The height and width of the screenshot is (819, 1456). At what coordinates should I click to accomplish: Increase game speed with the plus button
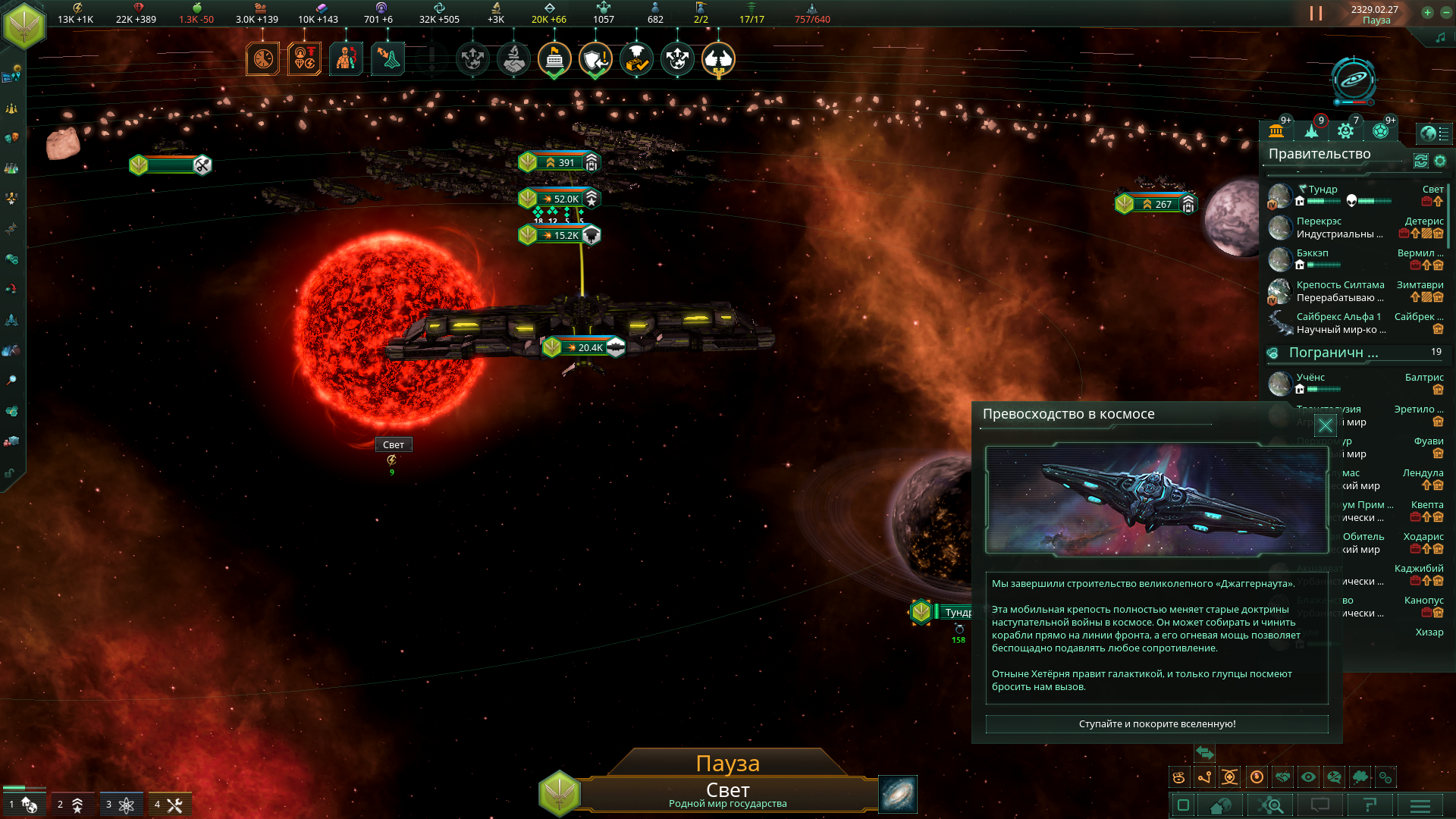point(1427,12)
